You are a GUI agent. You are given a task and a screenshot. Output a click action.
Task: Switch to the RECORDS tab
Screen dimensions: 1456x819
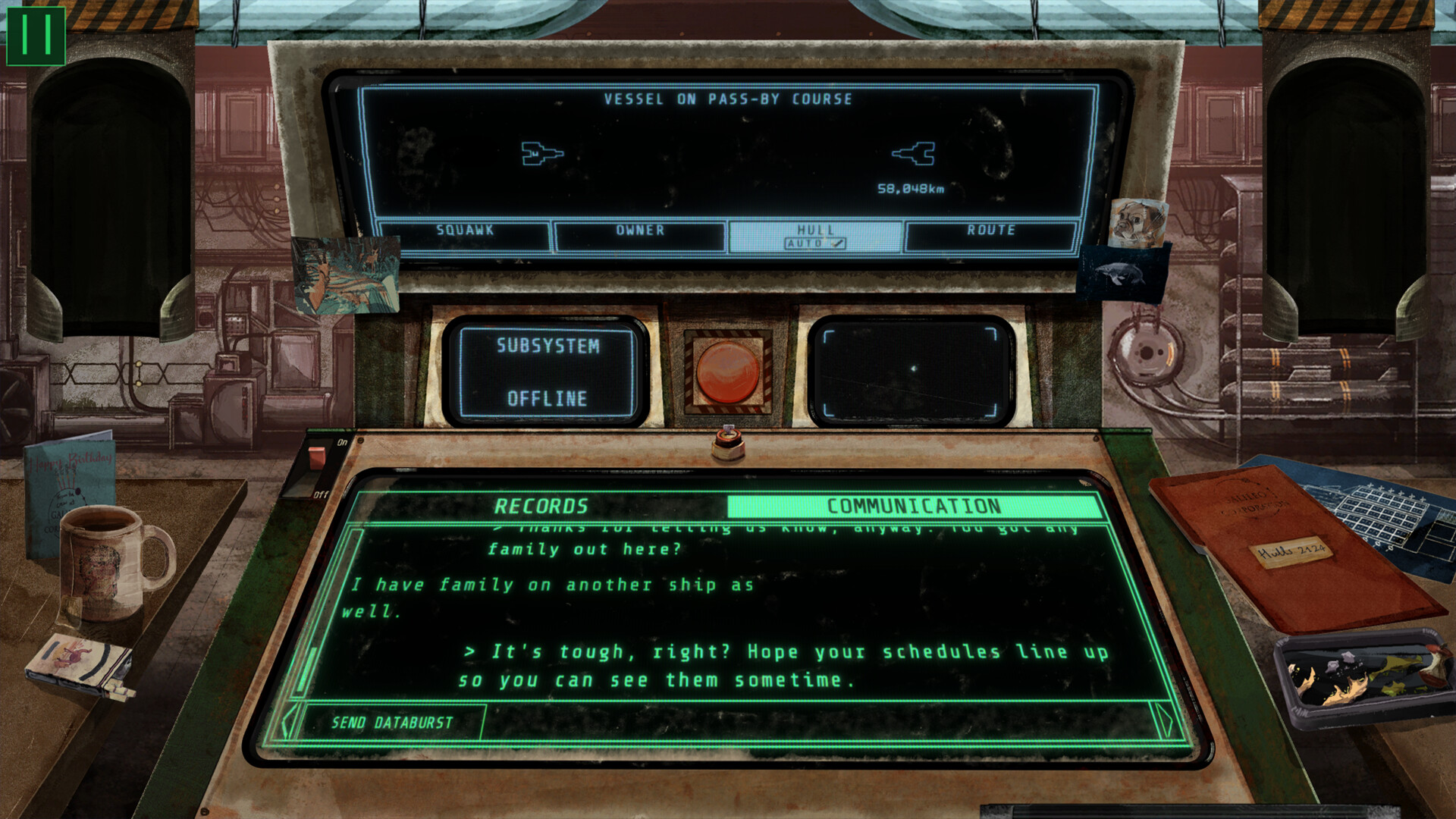[x=543, y=504]
